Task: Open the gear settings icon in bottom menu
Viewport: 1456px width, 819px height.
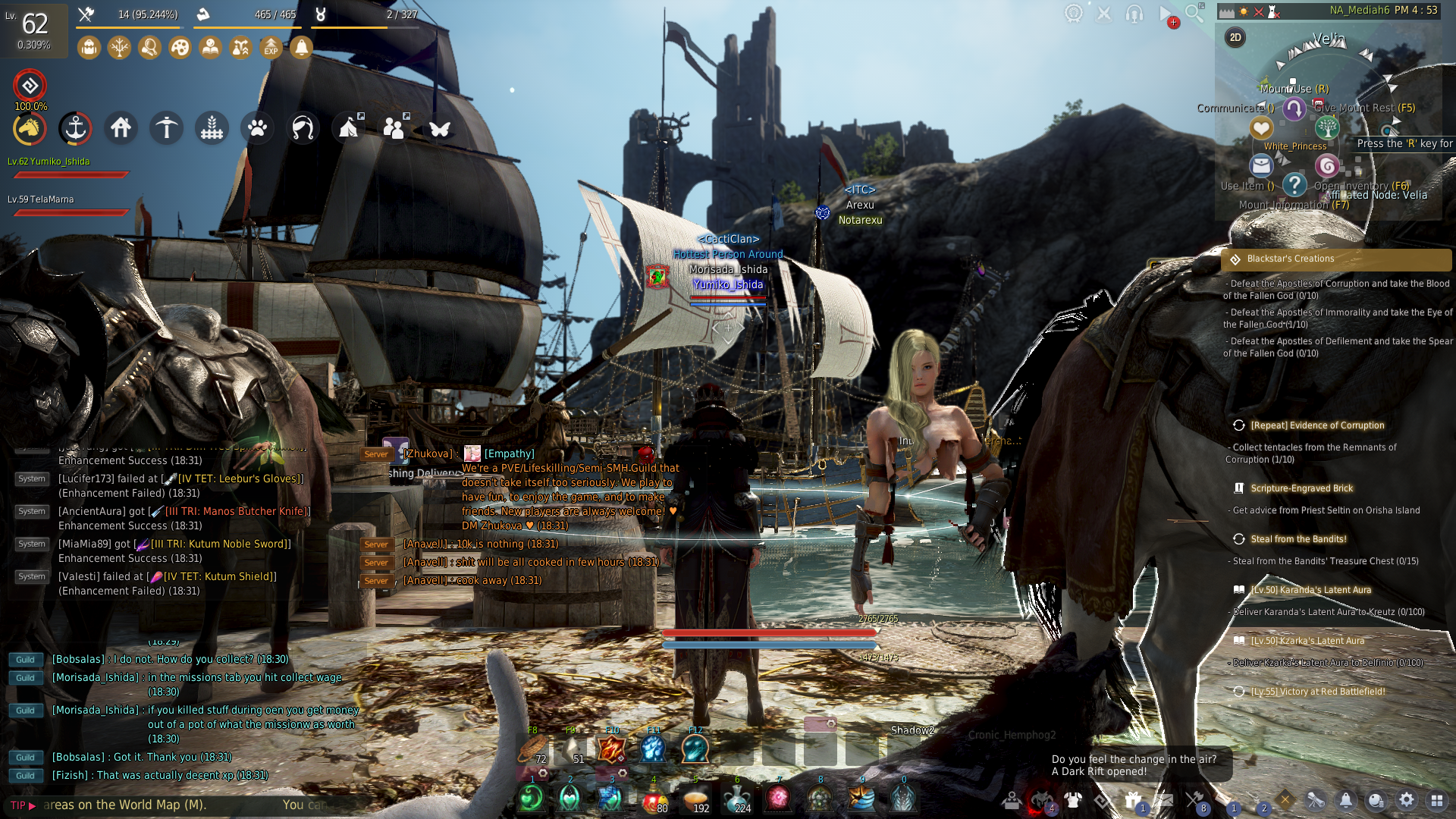Action: tap(1407, 800)
